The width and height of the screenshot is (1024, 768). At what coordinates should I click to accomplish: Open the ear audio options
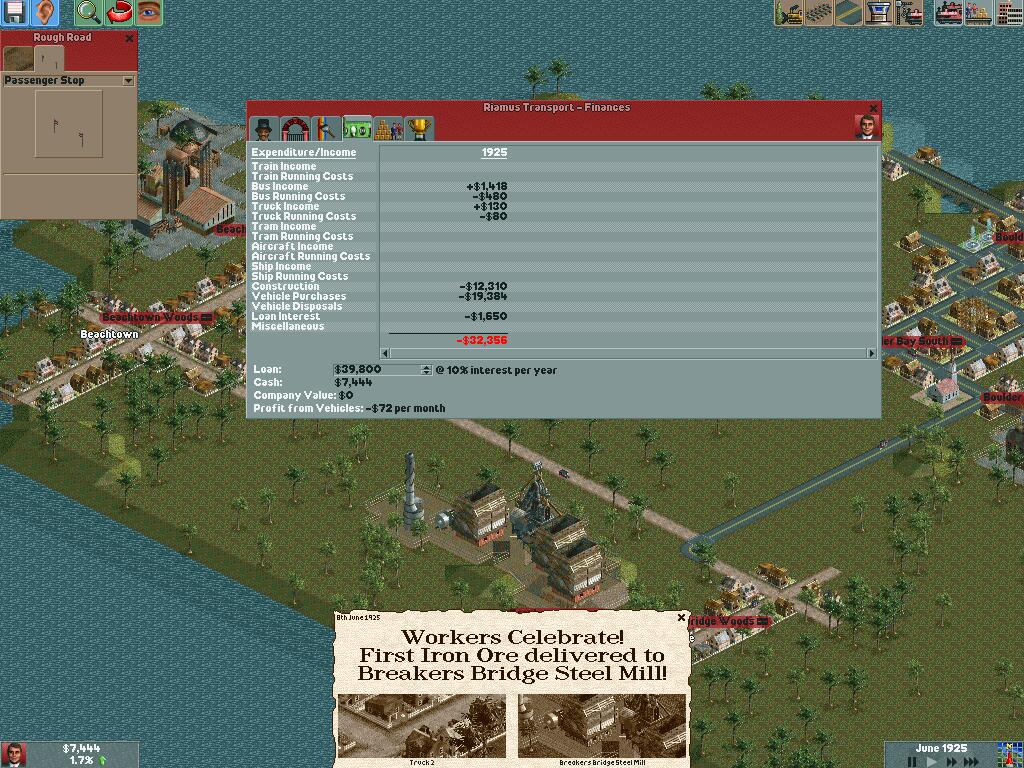click(x=46, y=12)
